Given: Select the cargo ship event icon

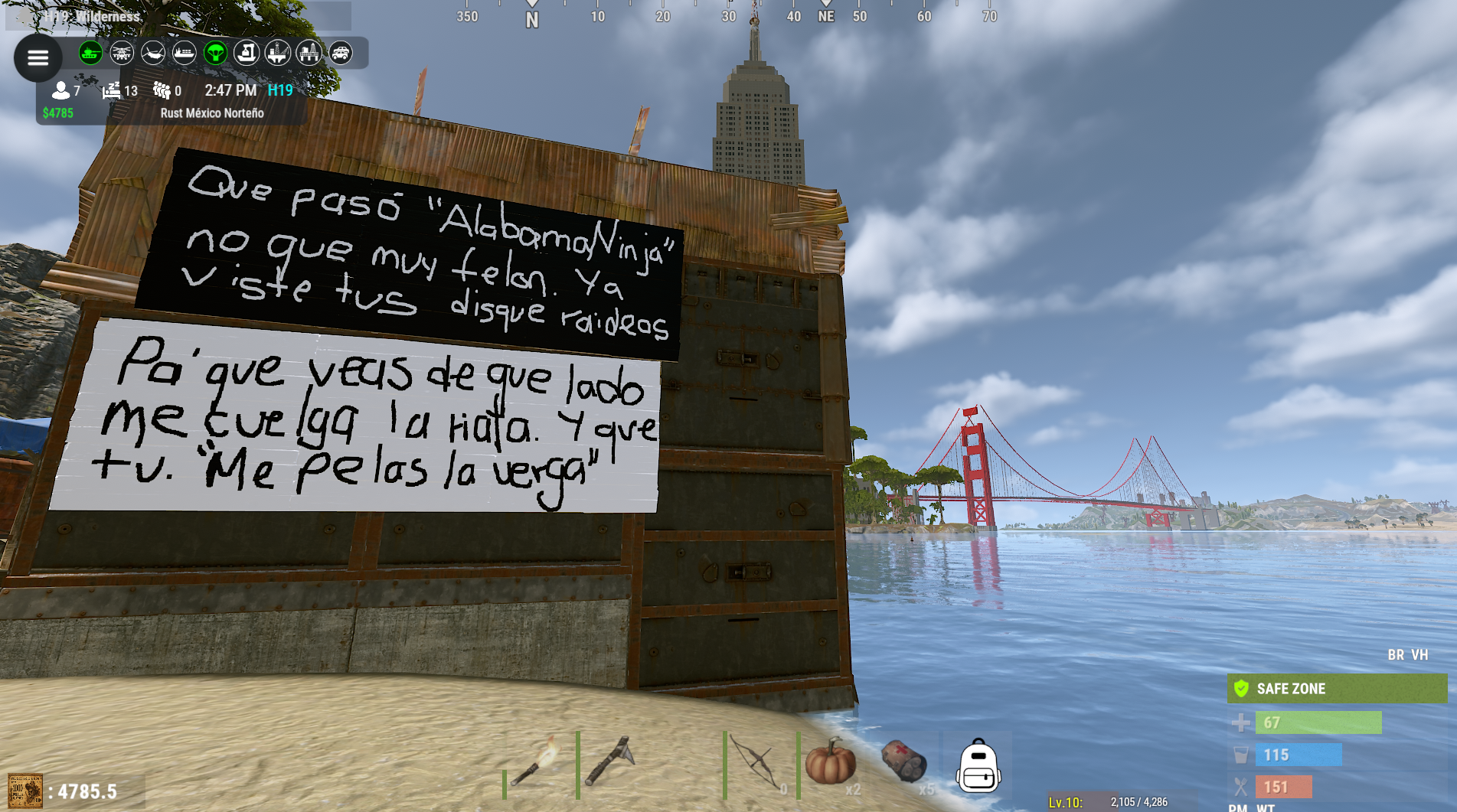Looking at the screenshot, I should 185,53.
